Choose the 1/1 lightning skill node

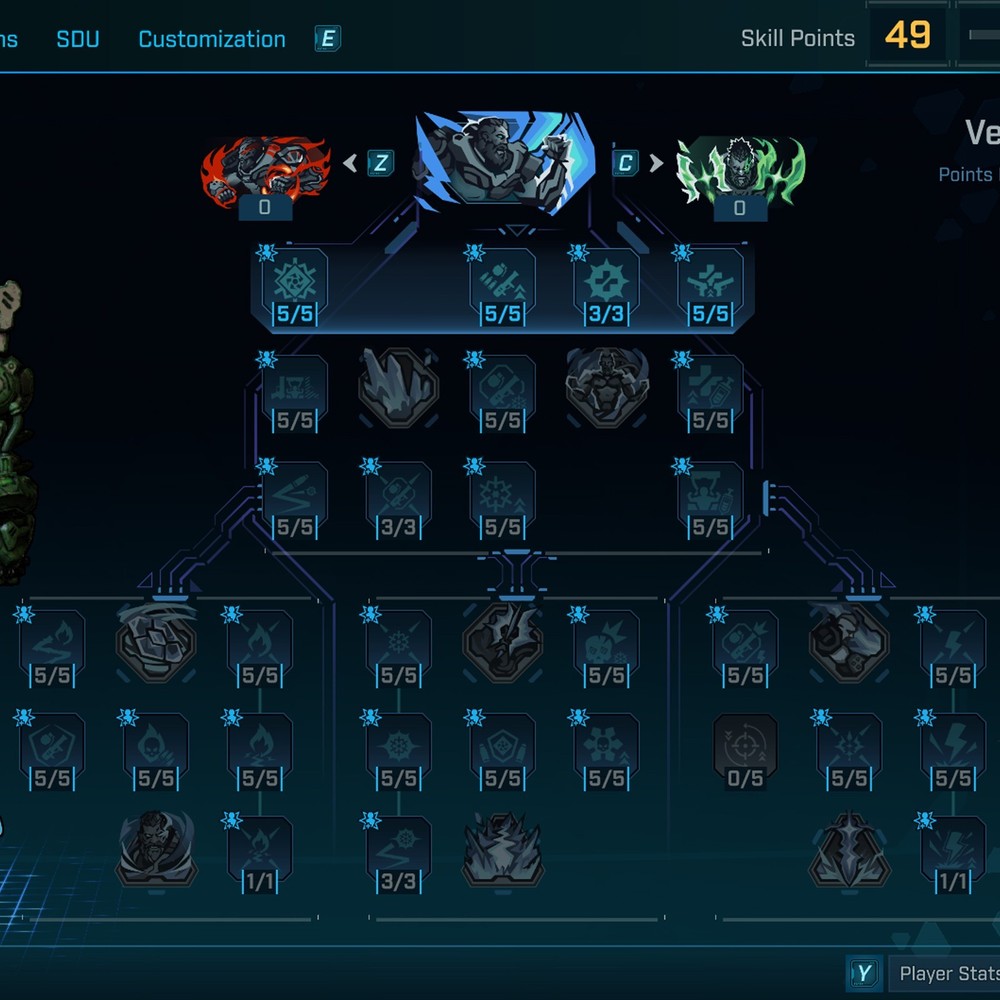point(952,855)
